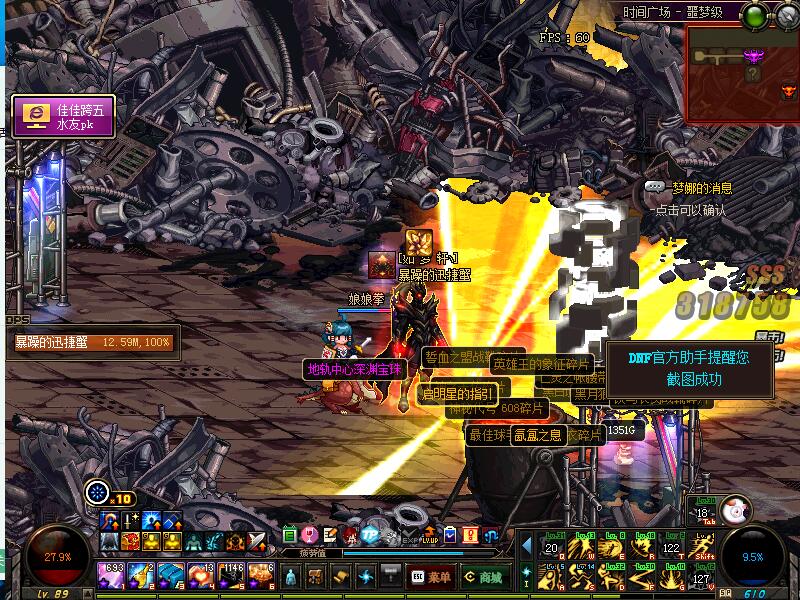Select the 暴躁的迅捷蟹 DPS entry
800x600 pixels.
click(92, 342)
